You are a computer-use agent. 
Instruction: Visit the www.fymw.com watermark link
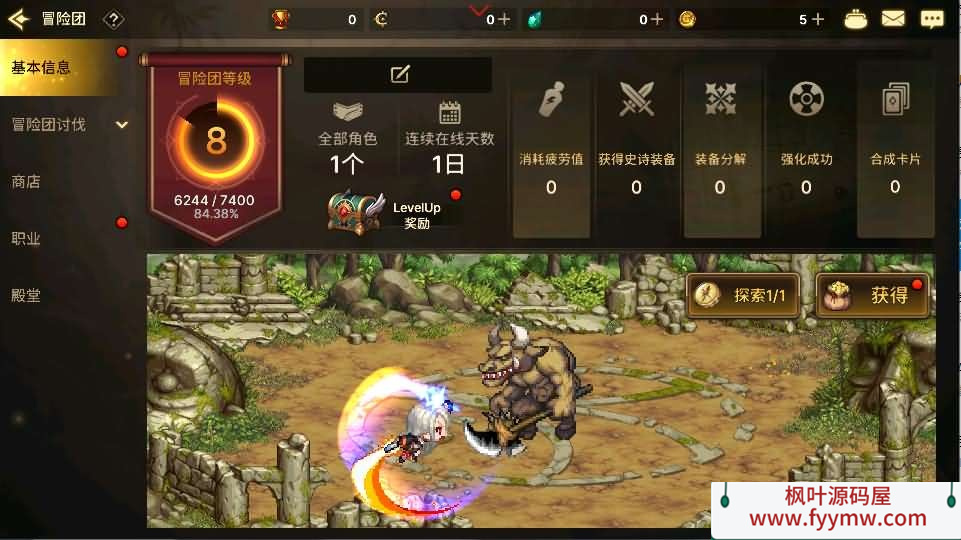(x=837, y=518)
